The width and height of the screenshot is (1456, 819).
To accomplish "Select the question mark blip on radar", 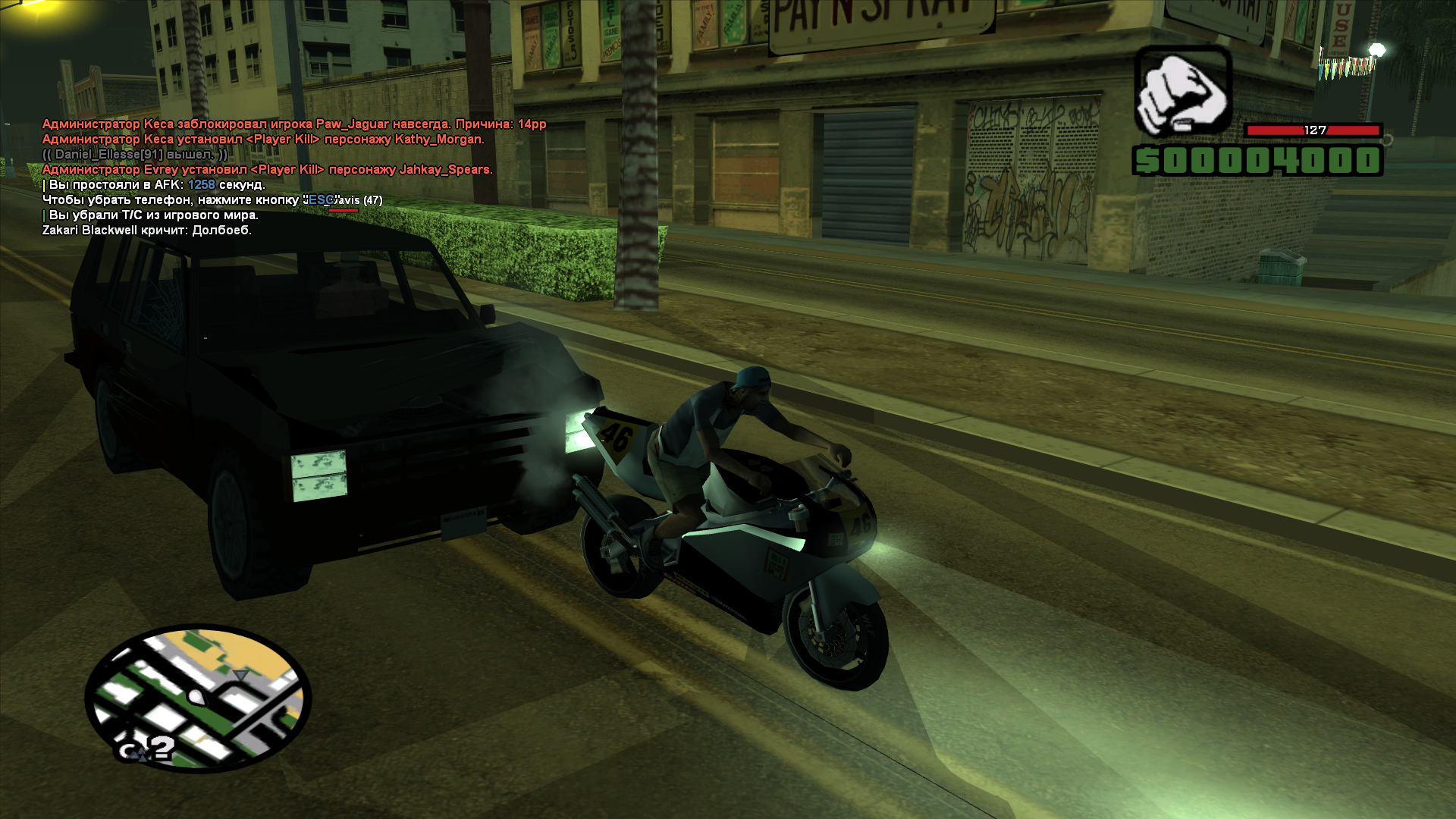I will [x=161, y=748].
